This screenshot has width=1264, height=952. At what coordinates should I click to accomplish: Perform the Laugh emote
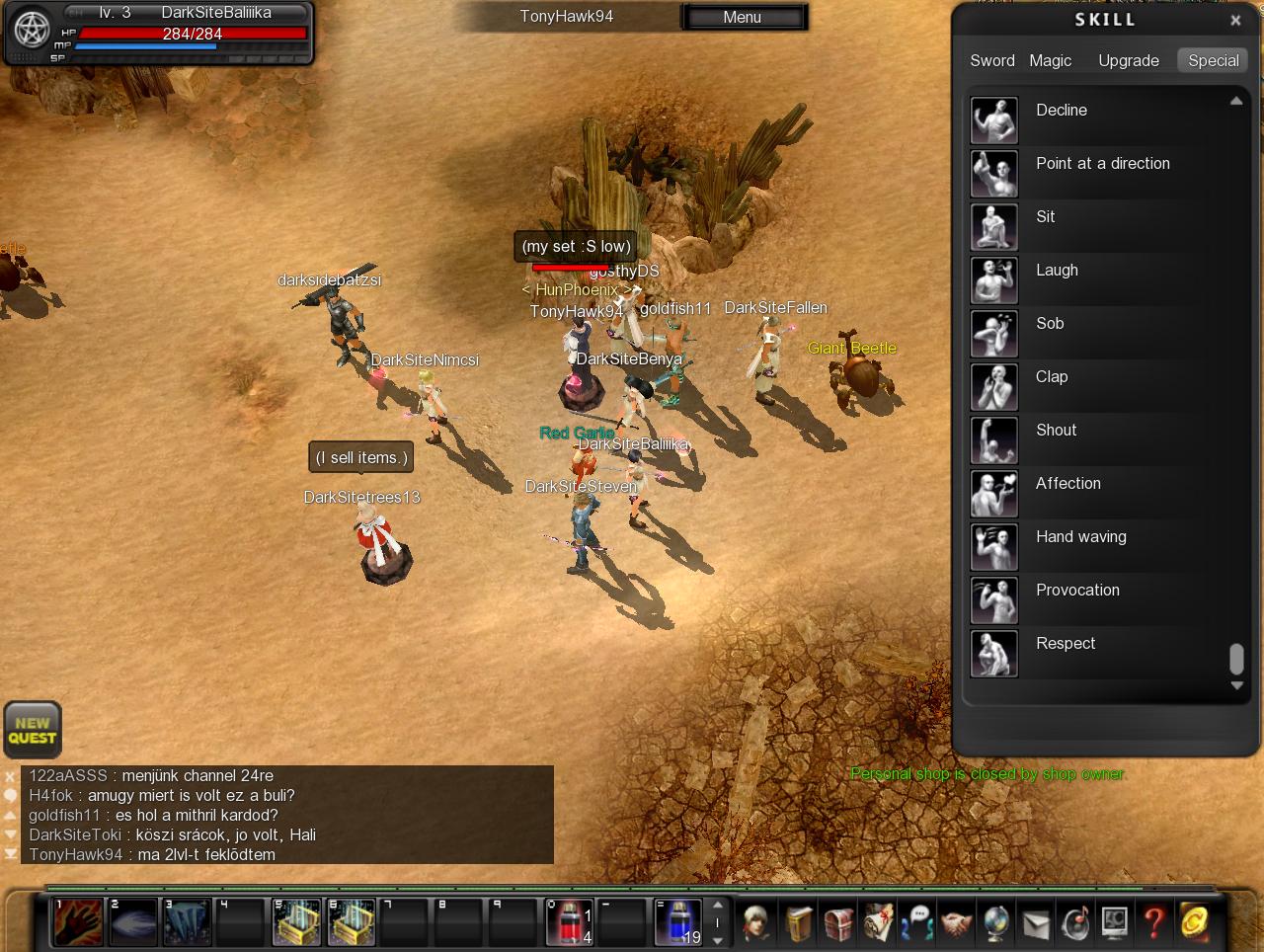point(994,279)
